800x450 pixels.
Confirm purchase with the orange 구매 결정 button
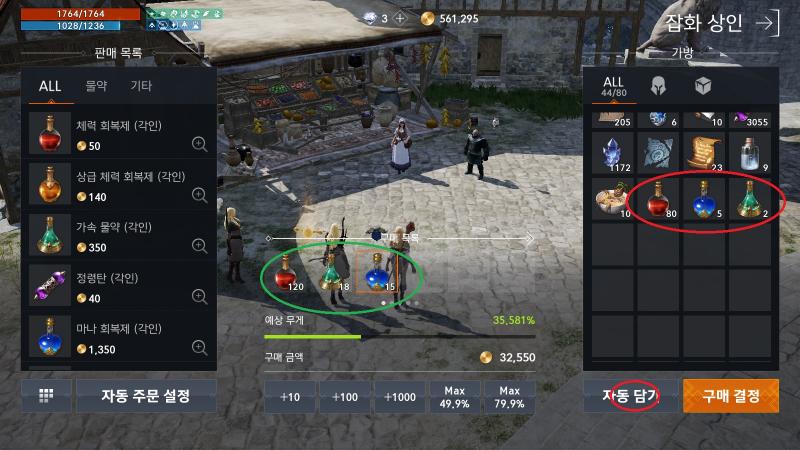pyautogui.click(x=731, y=396)
